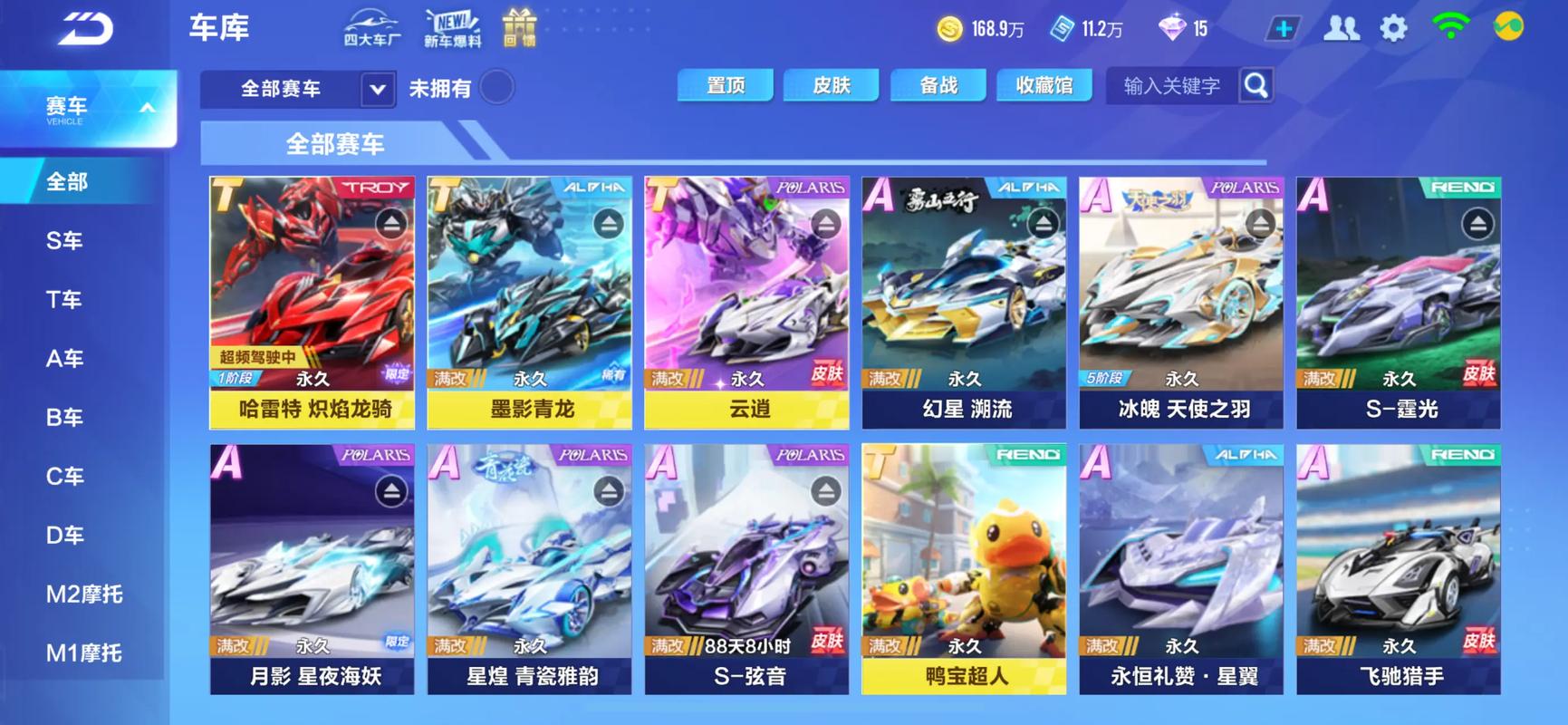Open the friends list icon
The height and width of the screenshot is (725, 1568).
click(x=1342, y=28)
